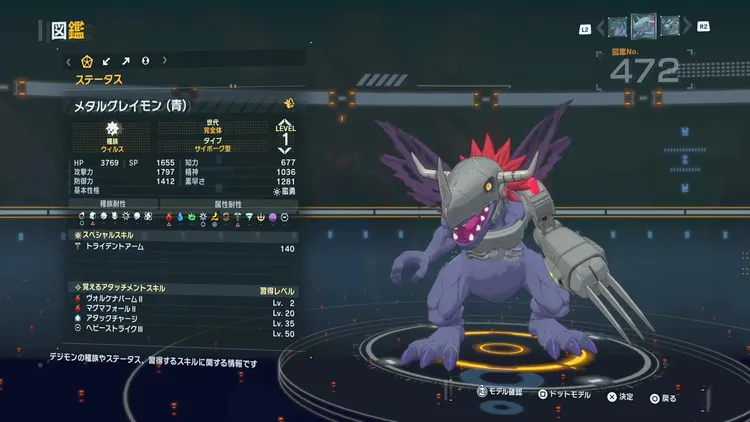The height and width of the screenshot is (422, 750).
Task: Switch to the up-right arrow tab
Action: (126, 61)
